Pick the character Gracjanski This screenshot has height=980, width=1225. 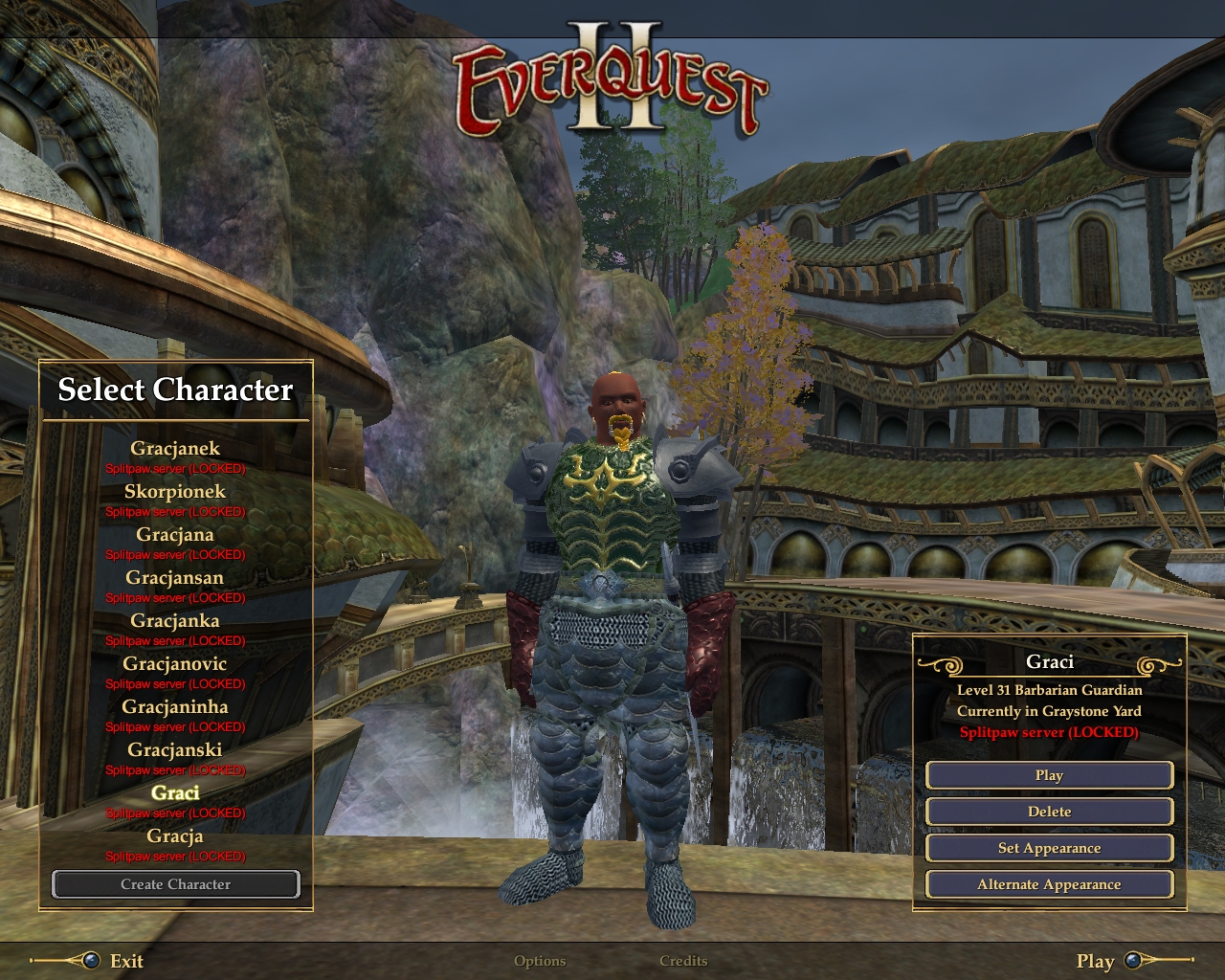point(175,750)
